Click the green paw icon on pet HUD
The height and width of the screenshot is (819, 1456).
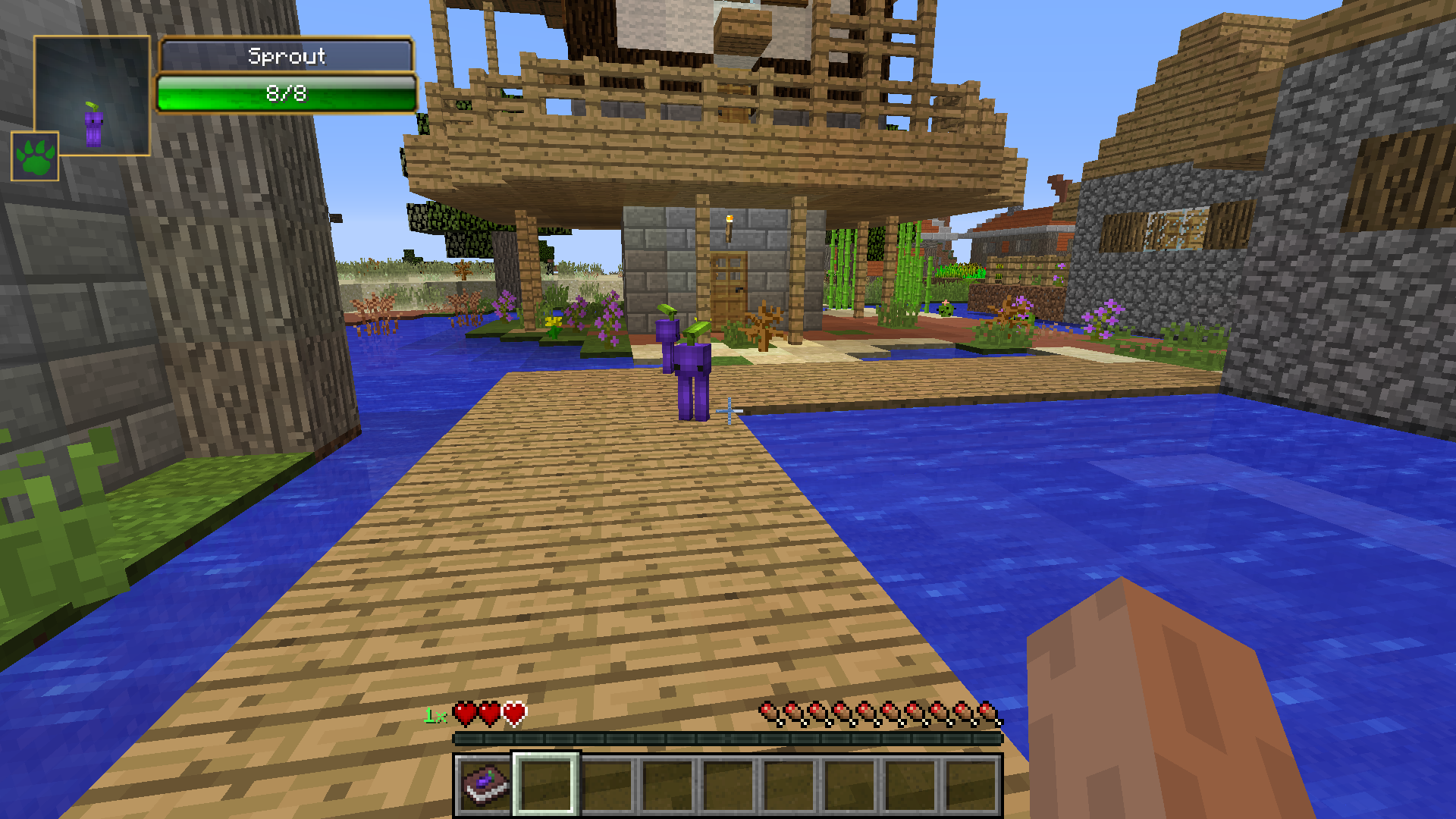(34, 158)
